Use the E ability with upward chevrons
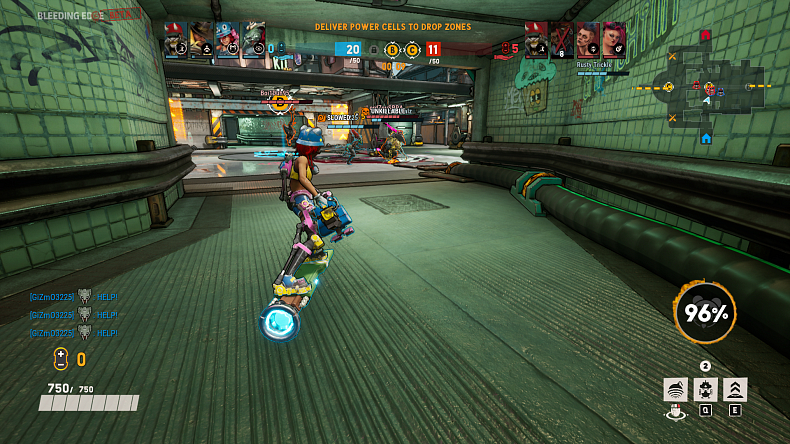 click(735, 390)
